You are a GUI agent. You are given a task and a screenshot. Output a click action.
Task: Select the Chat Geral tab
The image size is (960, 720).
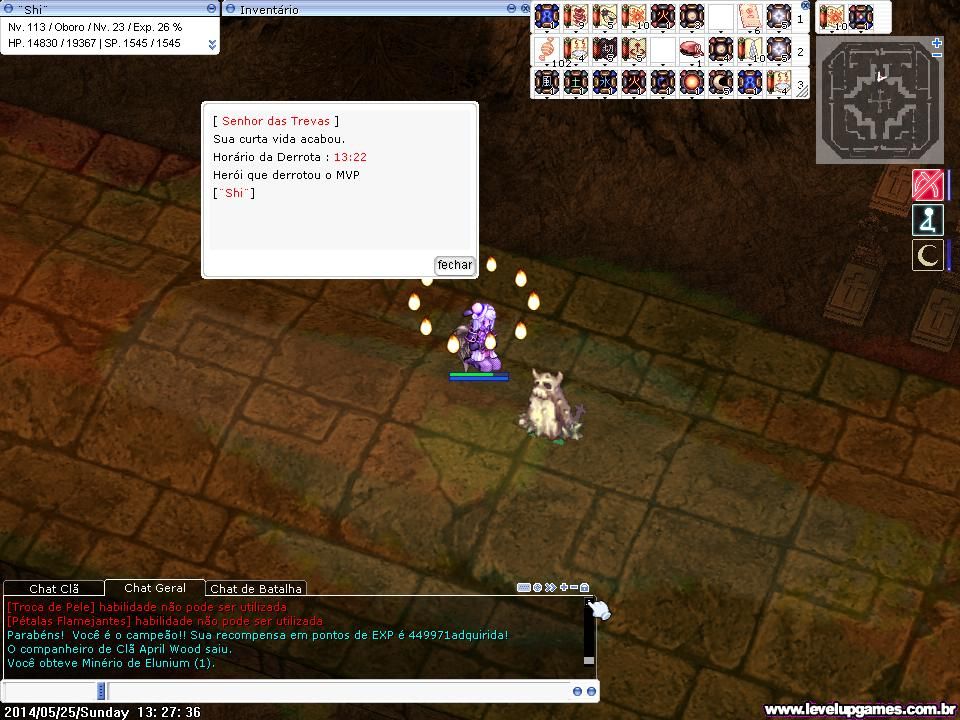pos(155,588)
